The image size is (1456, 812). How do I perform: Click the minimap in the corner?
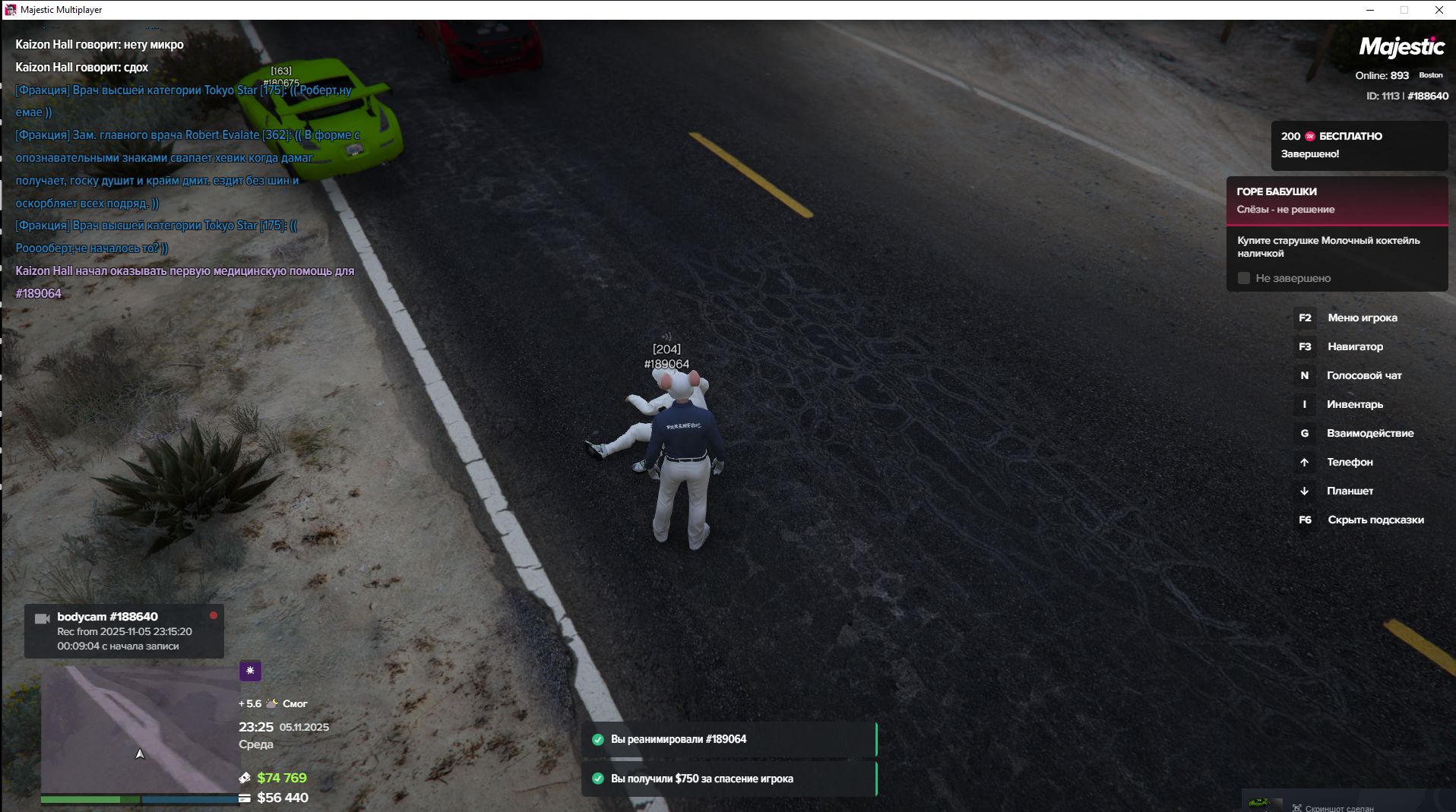point(140,729)
